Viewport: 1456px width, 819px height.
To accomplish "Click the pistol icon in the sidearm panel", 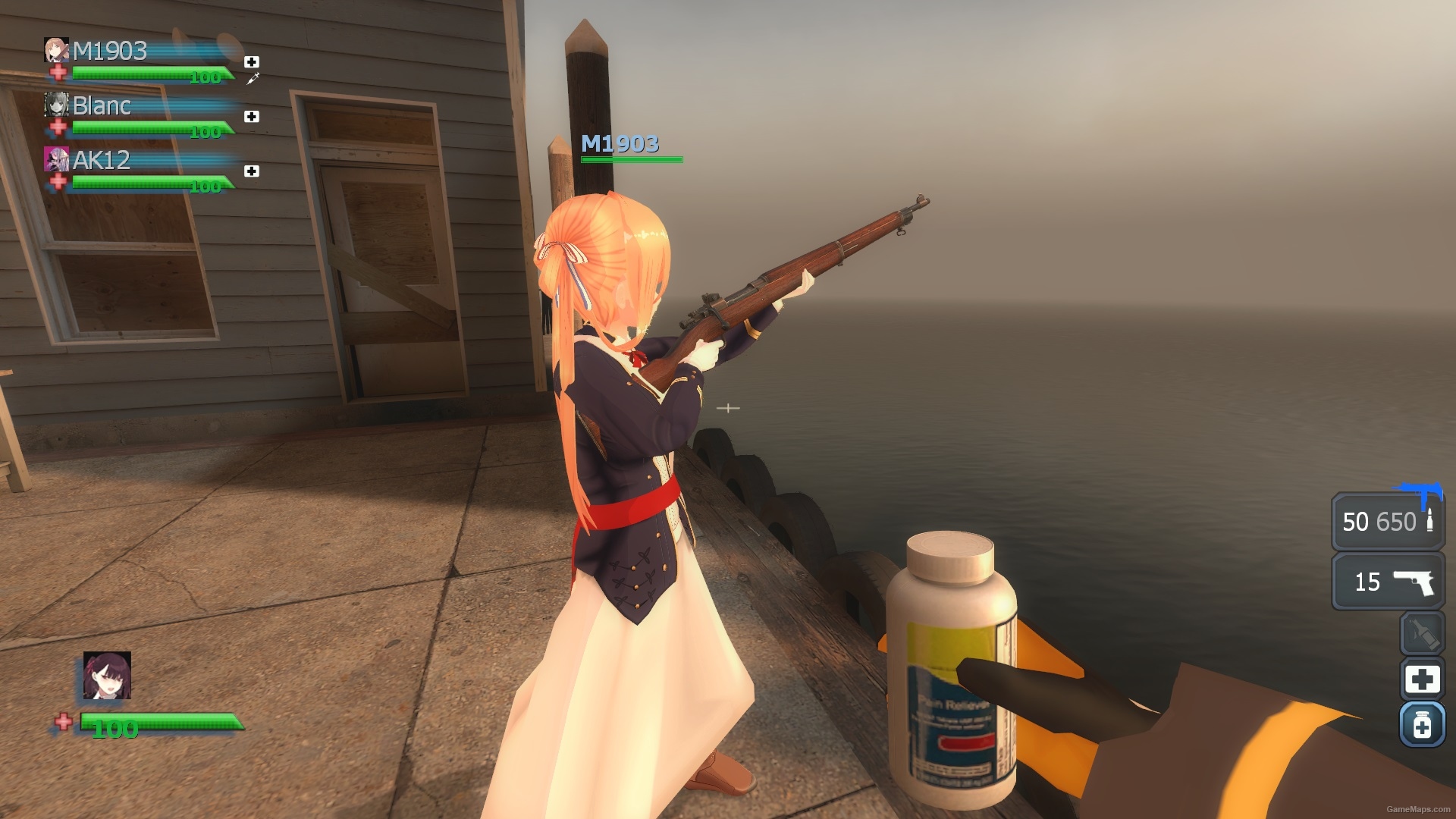I will pos(1415,584).
